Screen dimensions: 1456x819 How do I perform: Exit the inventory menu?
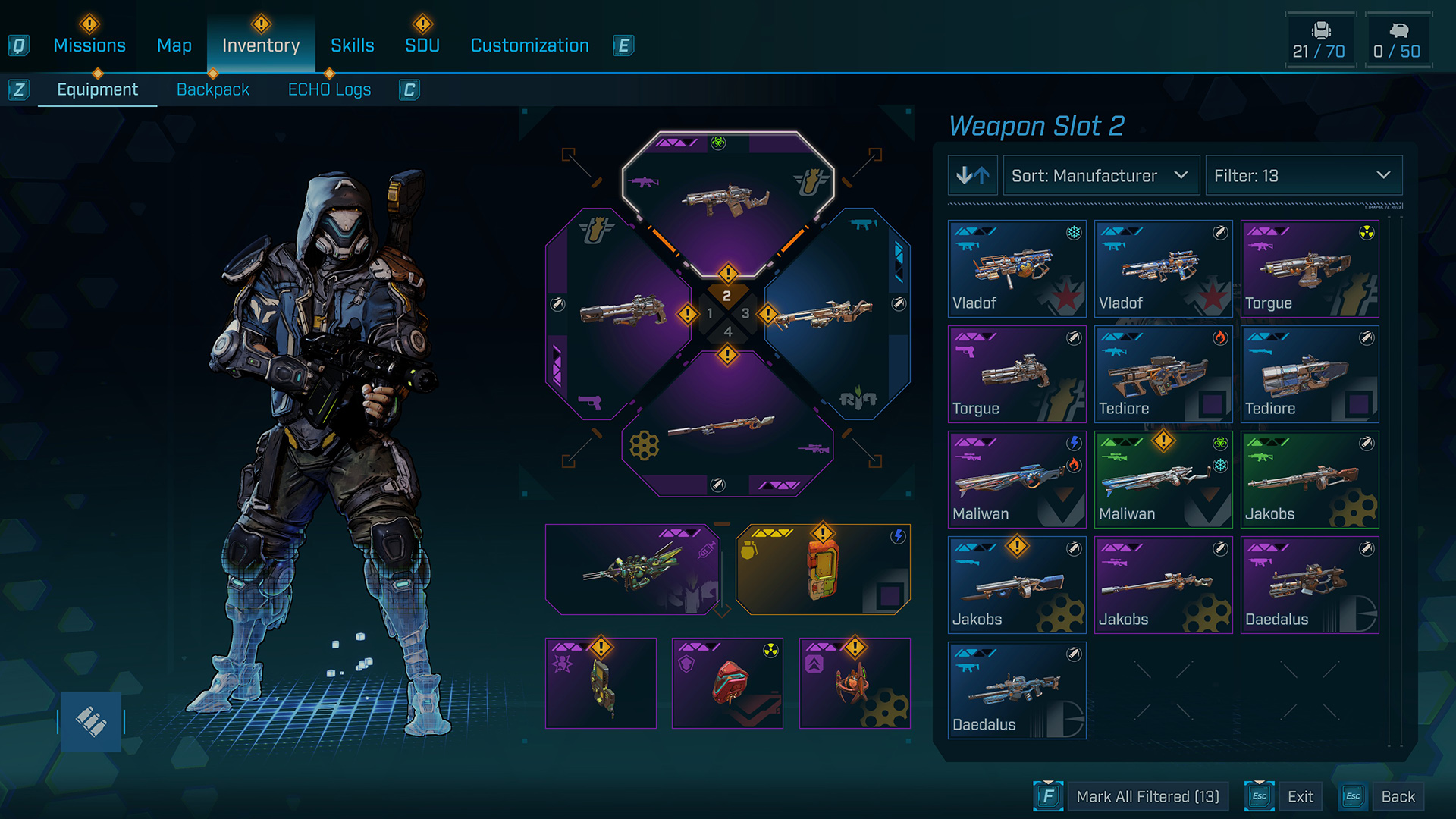[x=1300, y=796]
